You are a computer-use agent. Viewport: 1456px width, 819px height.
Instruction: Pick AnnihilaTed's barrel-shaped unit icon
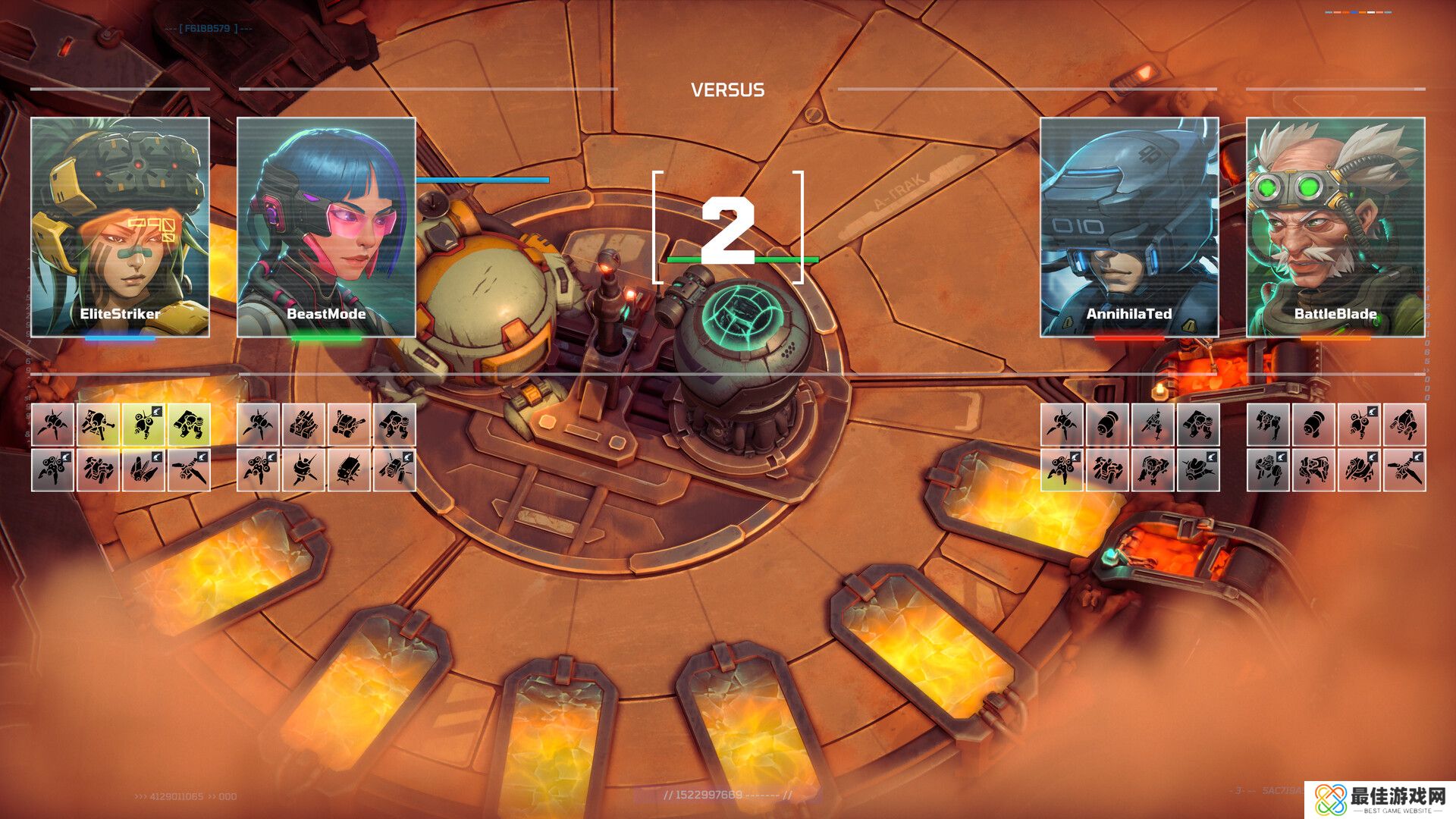click(1107, 425)
